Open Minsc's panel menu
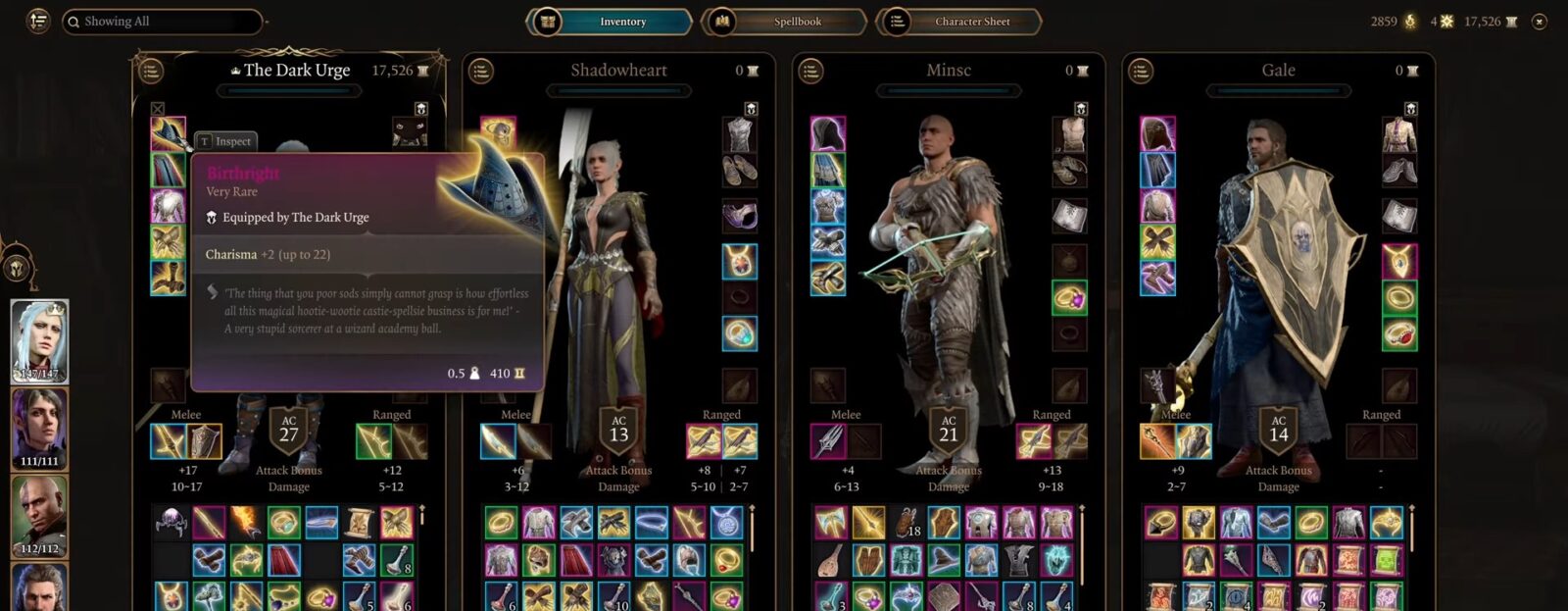The height and width of the screenshot is (611, 1568). 810,71
